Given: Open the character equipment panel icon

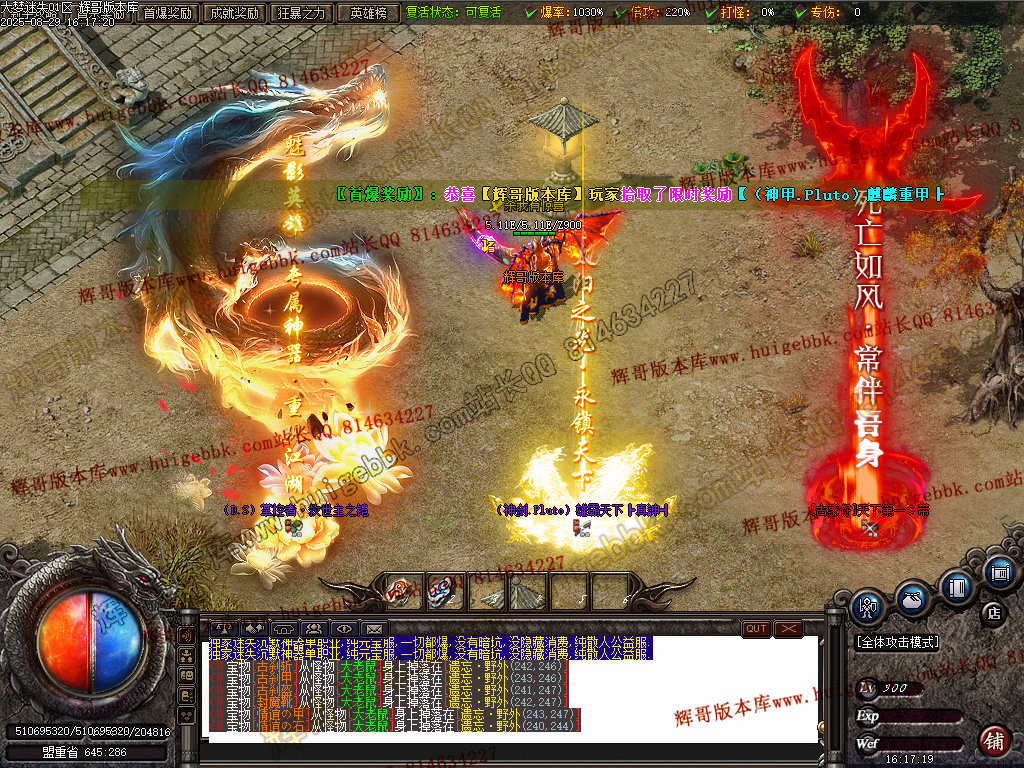Looking at the screenshot, I should [x=867, y=606].
